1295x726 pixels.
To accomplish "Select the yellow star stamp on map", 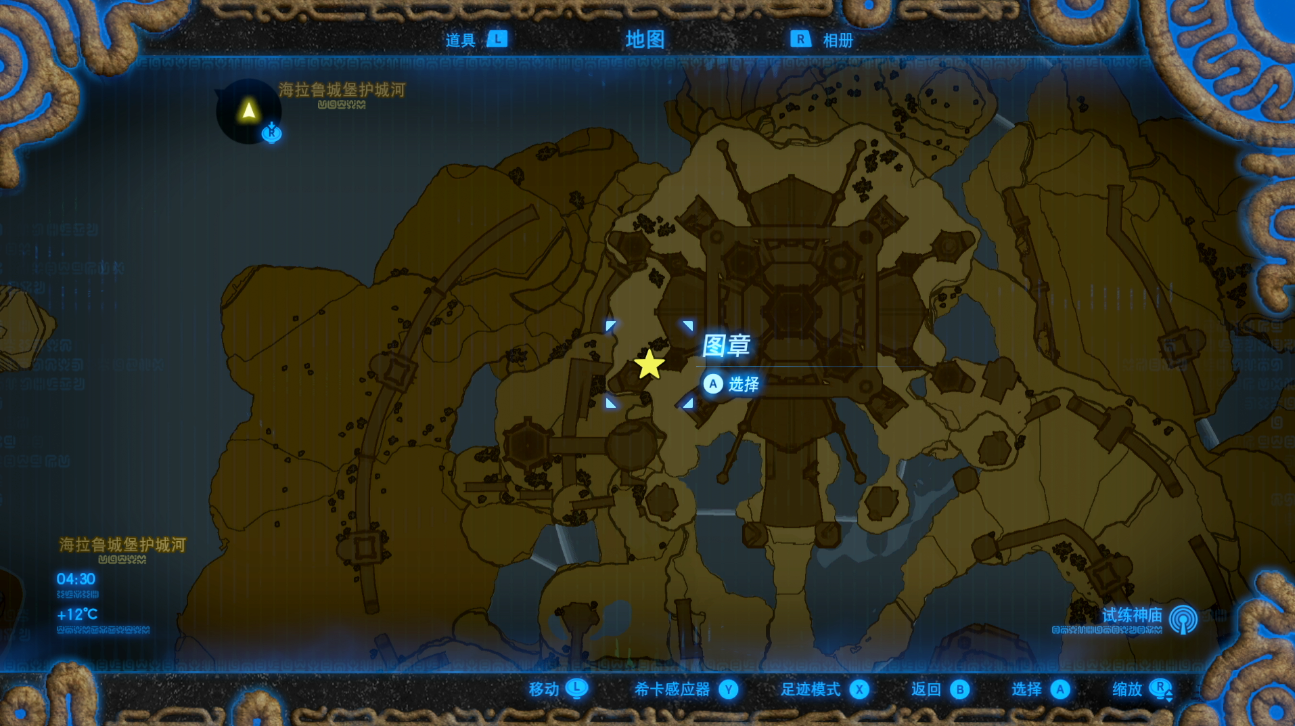I will [x=650, y=364].
